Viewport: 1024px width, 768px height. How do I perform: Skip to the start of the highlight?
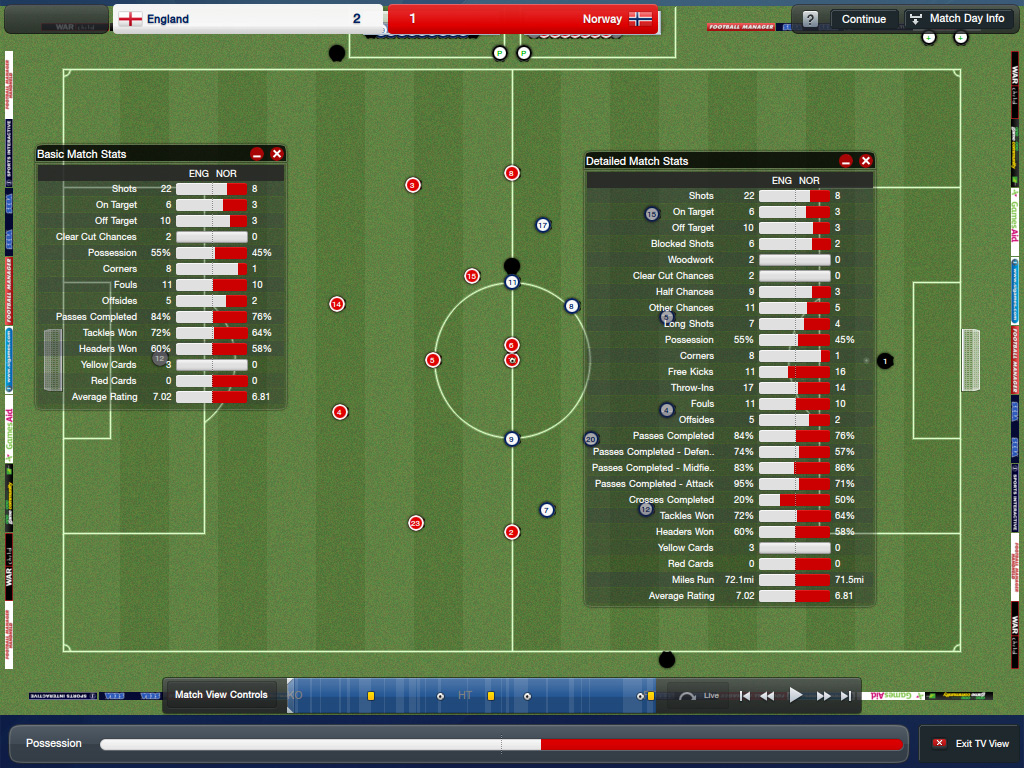pos(744,695)
